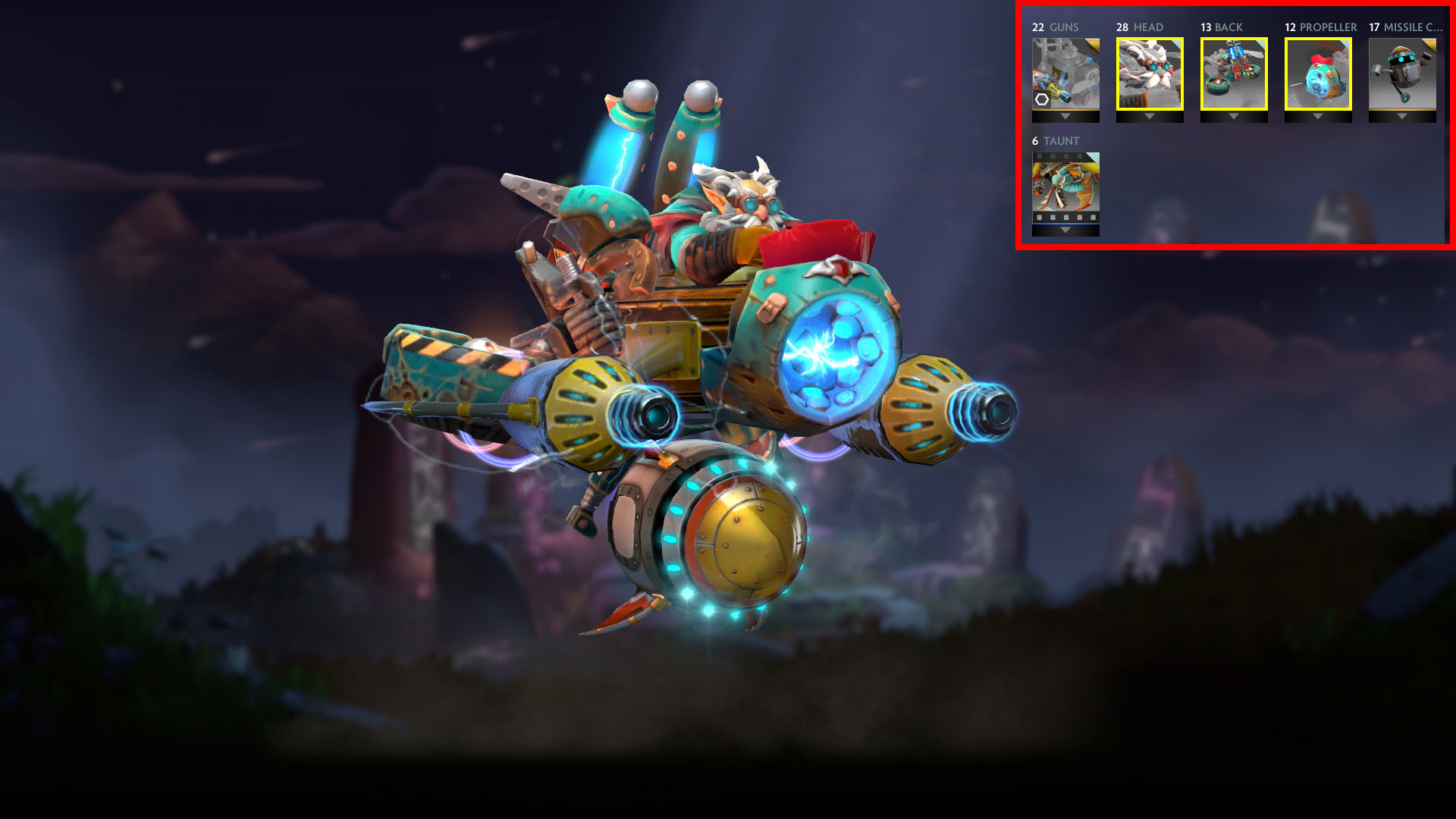Click the 13 BACK slot heading
The image size is (1456, 819).
pos(1221,27)
